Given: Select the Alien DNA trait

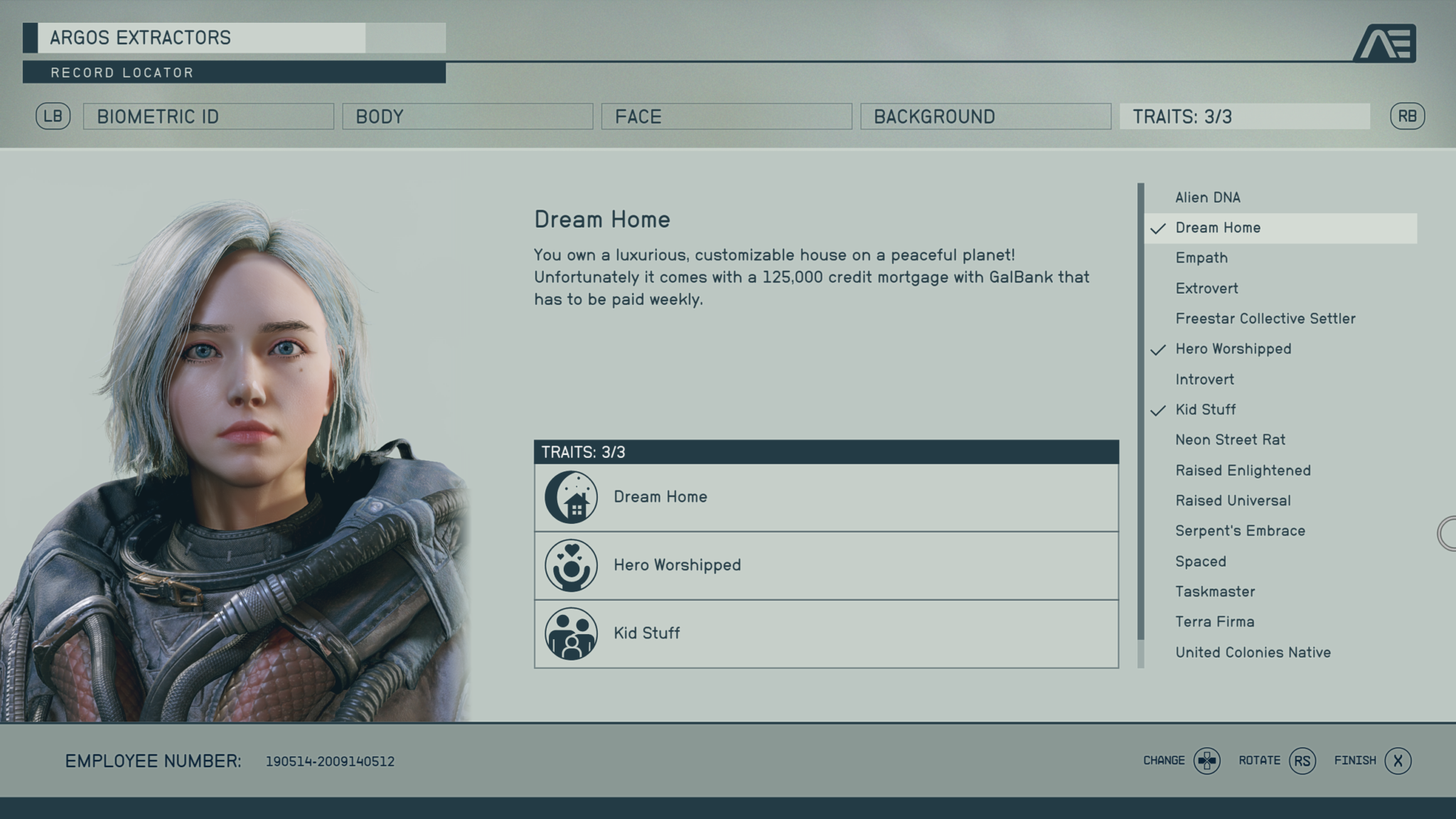Looking at the screenshot, I should click(x=1209, y=197).
